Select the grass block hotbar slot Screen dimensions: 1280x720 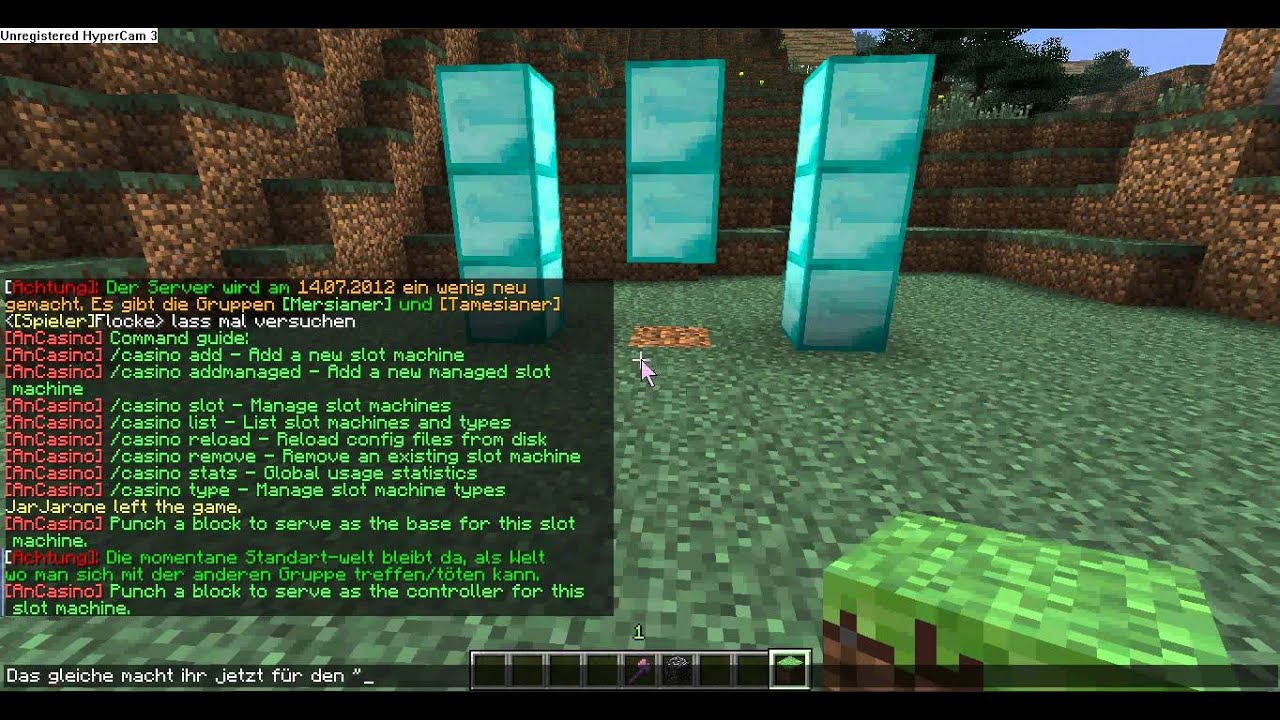click(789, 670)
